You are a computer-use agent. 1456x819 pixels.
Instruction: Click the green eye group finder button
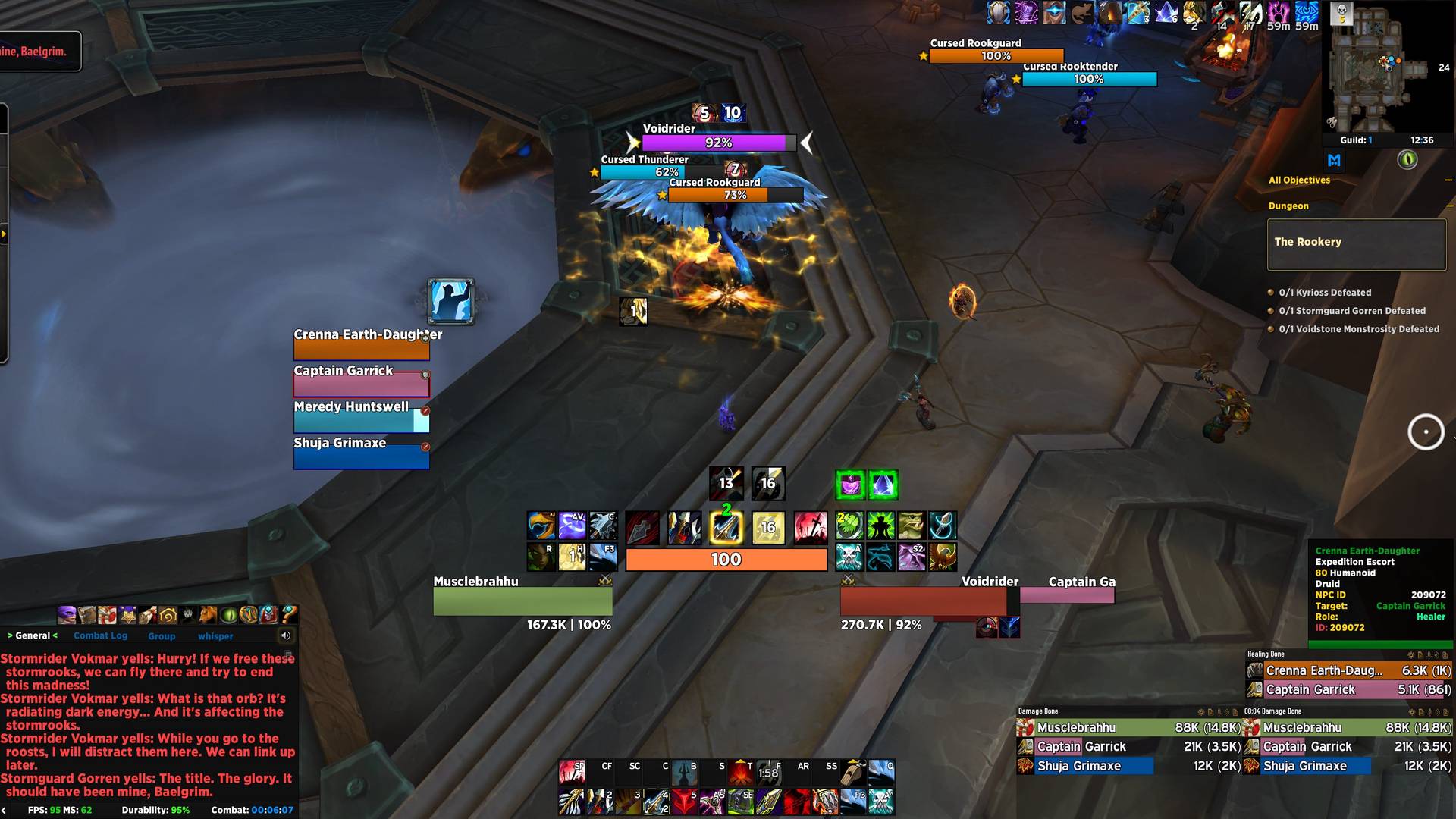point(1407,160)
